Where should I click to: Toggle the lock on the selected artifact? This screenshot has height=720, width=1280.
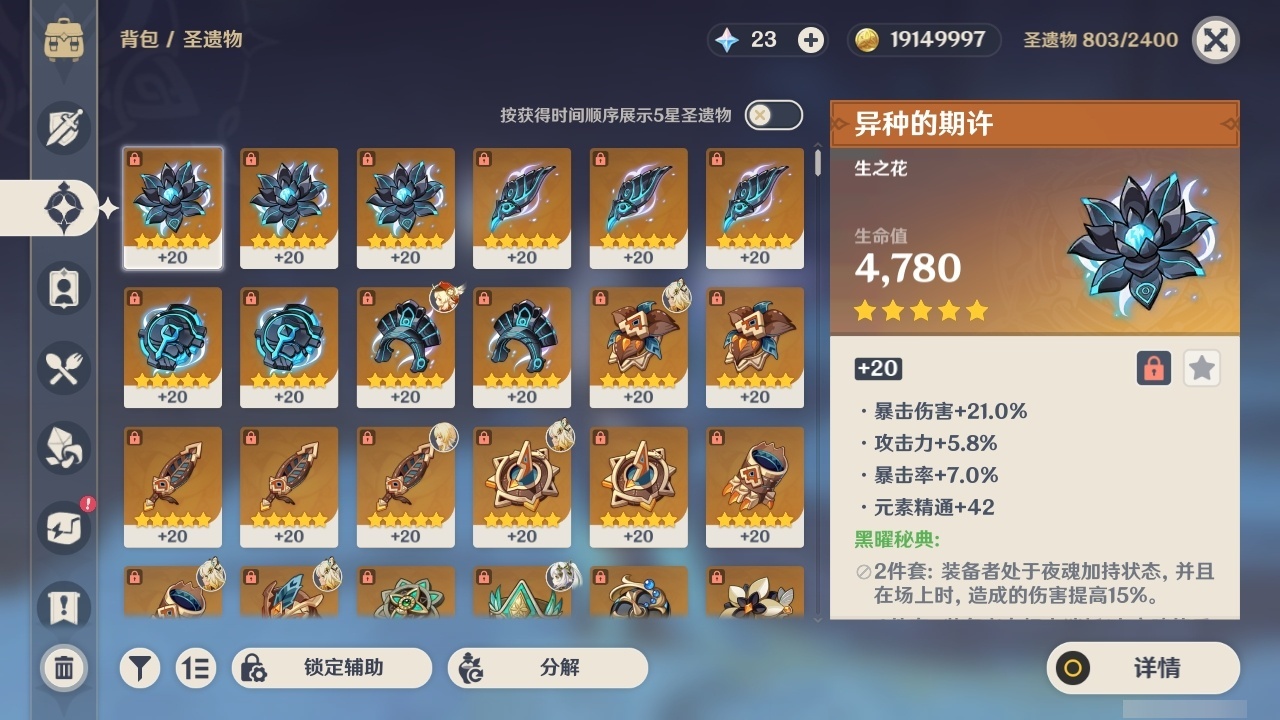coord(1155,369)
